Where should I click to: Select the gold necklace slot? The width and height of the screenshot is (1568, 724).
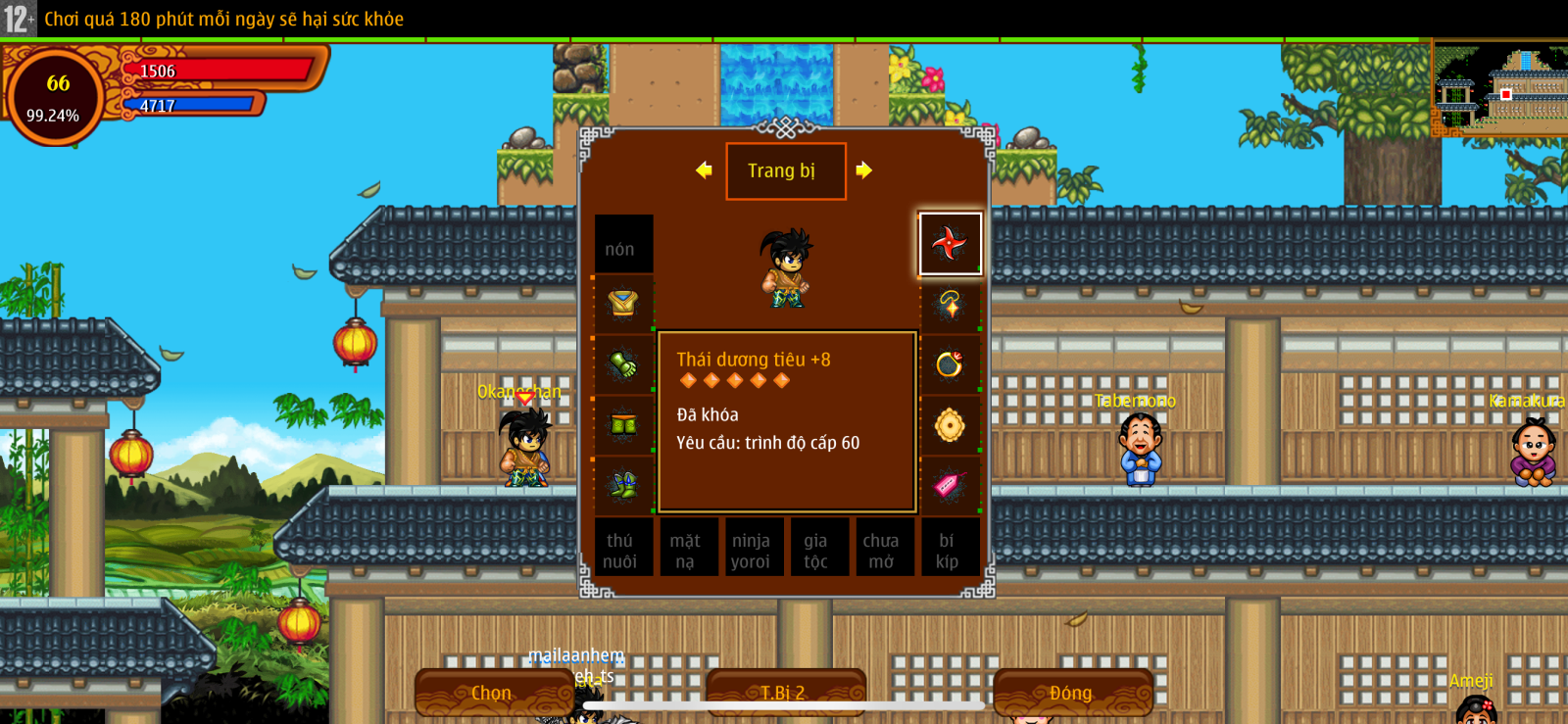pos(950,305)
